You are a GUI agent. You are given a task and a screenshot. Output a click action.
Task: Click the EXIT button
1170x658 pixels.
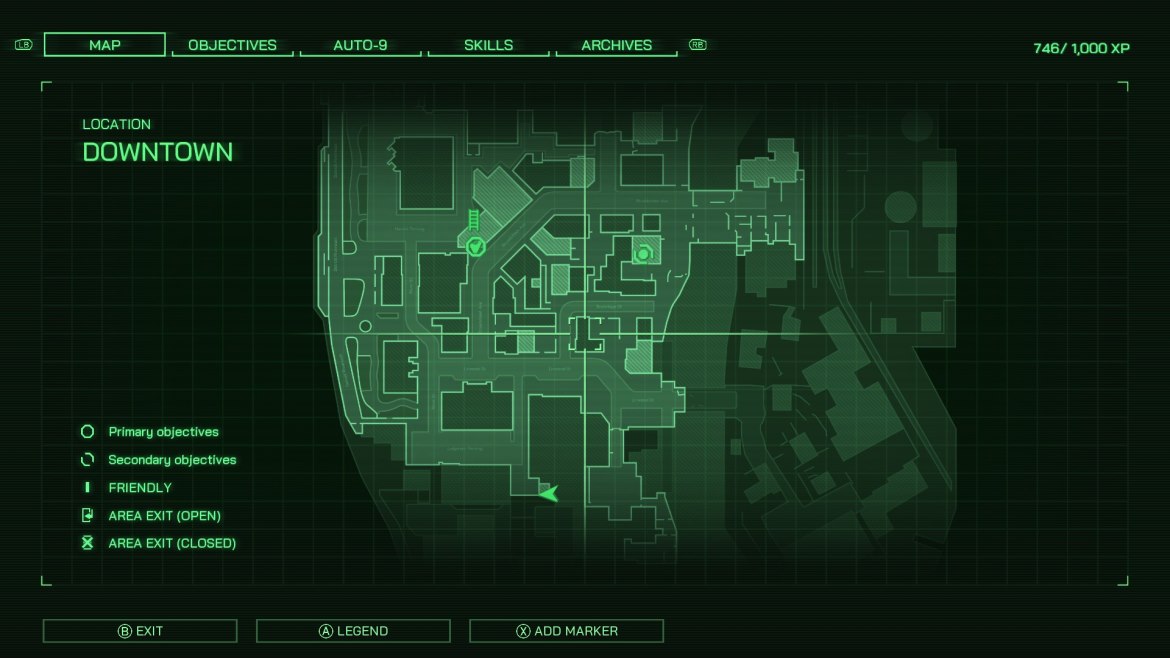tap(140, 631)
